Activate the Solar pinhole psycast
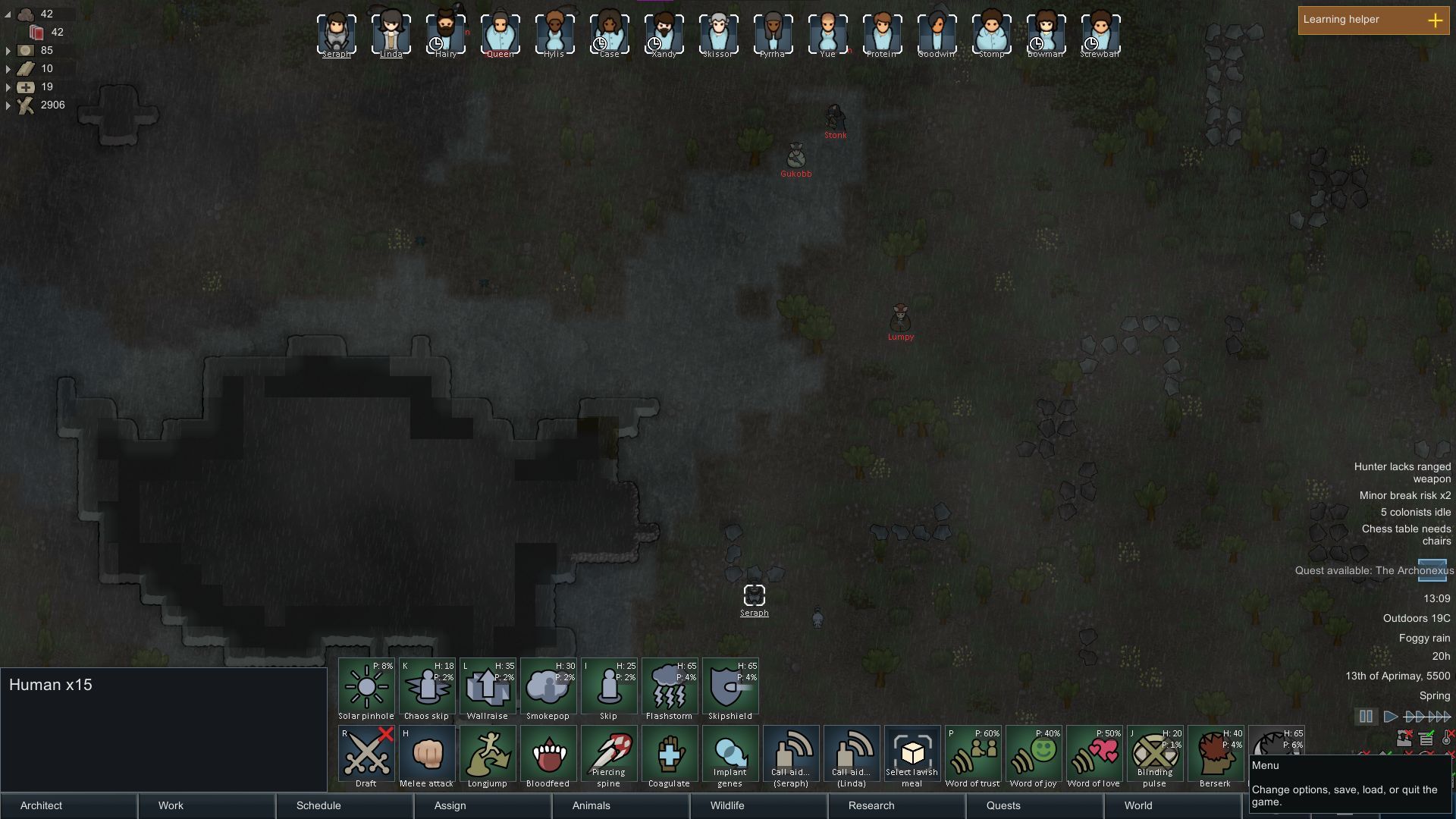Image resolution: width=1456 pixels, height=819 pixels. [366, 686]
